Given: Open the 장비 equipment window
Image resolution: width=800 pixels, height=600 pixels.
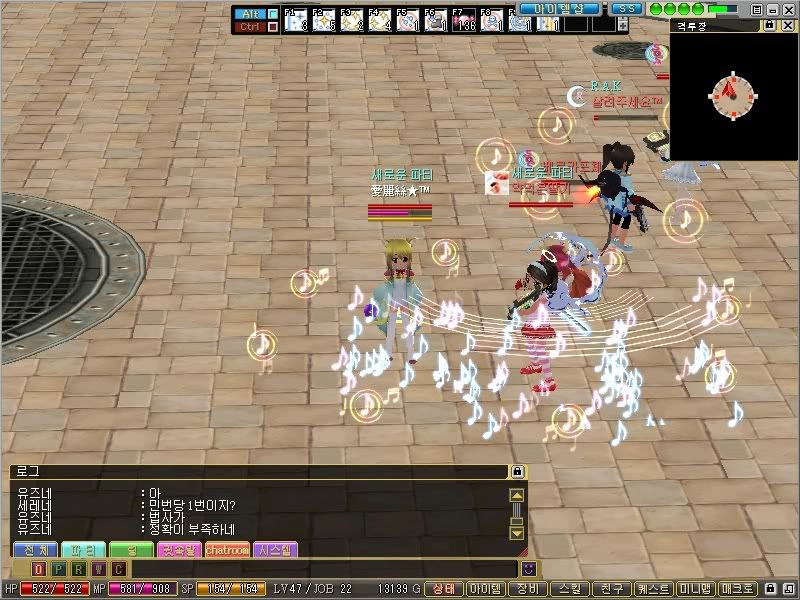Looking at the screenshot, I should 529,589.
